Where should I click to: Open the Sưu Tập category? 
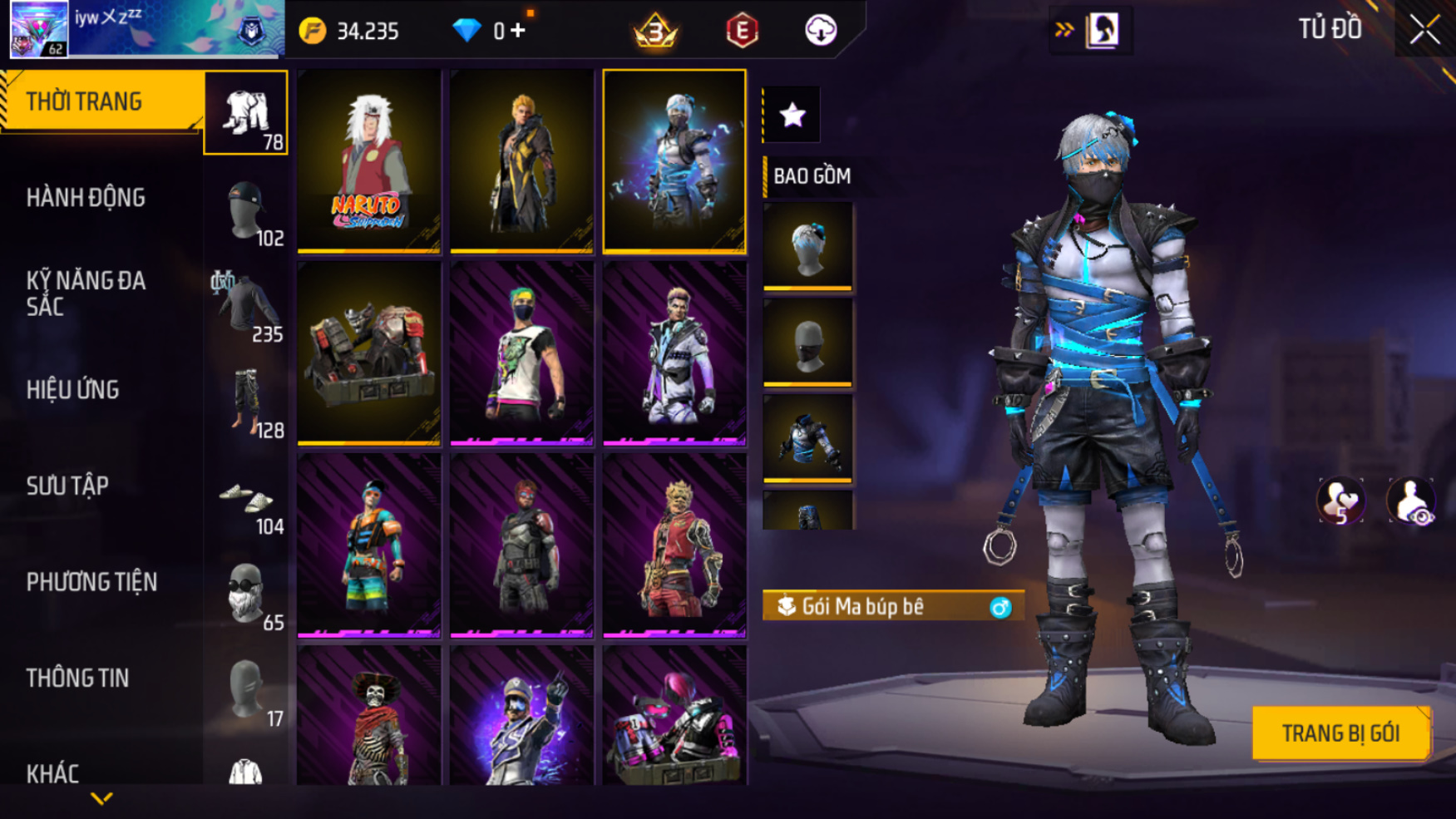click(67, 486)
